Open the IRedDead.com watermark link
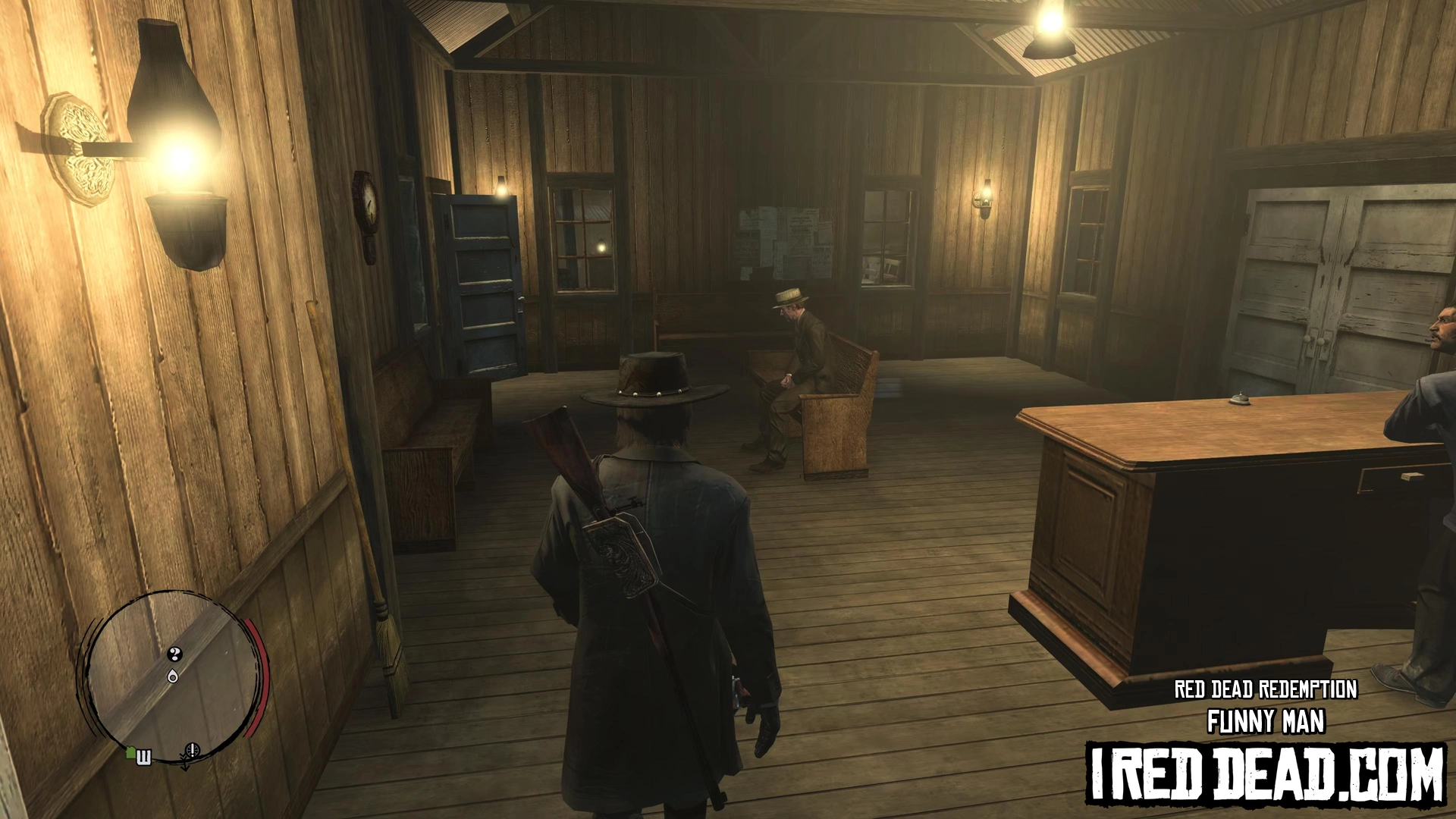This screenshot has height=819, width=1456. [1265, 773]
